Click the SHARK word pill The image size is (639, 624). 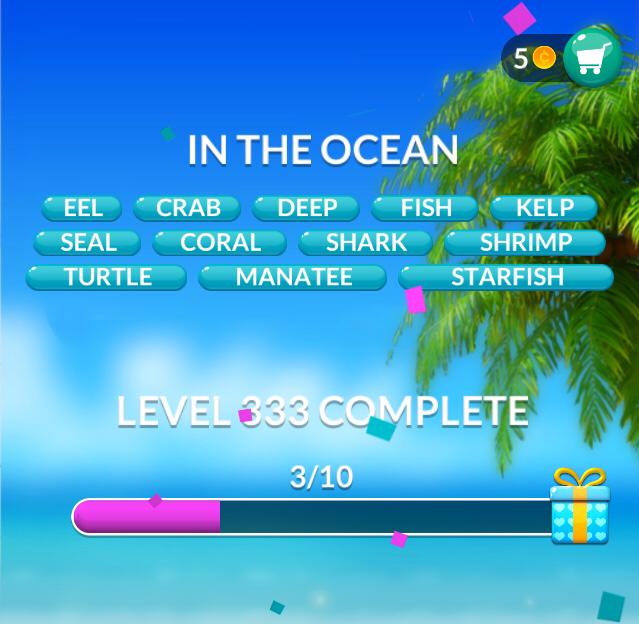[x=366, y=242]
